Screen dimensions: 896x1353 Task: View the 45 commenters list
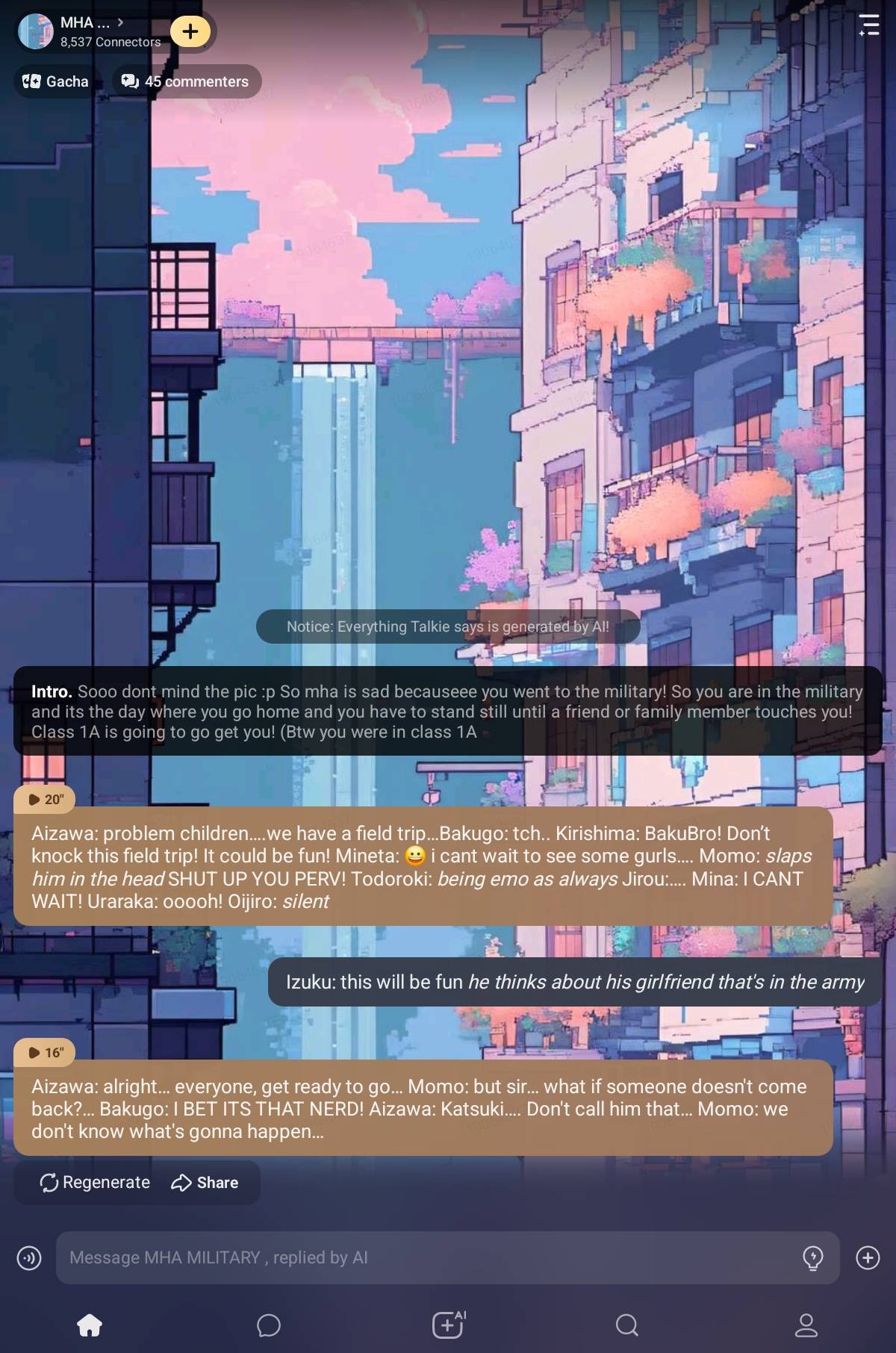tap(186, 81)
